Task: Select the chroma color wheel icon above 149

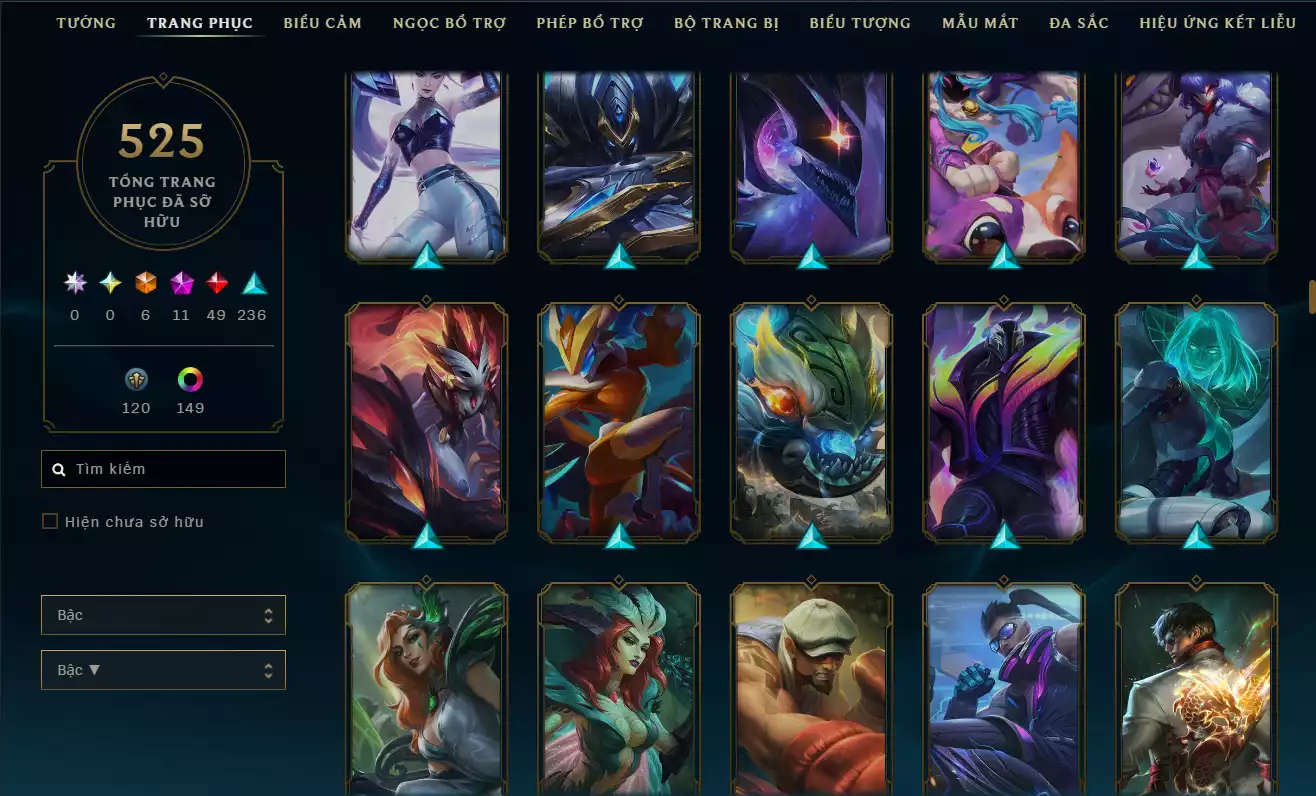Action: click(x=190, y=380)
